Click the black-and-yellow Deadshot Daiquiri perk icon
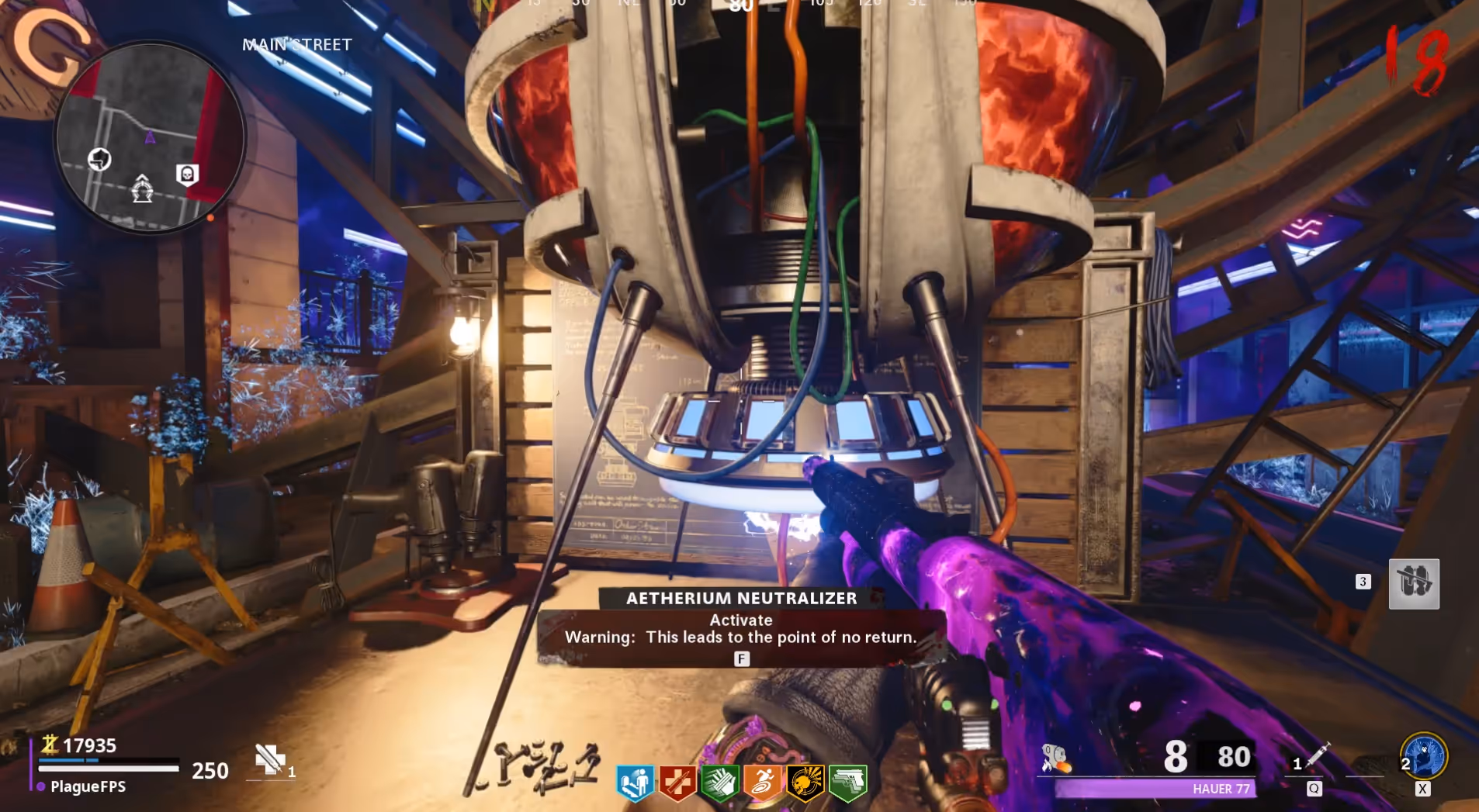 tap(805, 782)
